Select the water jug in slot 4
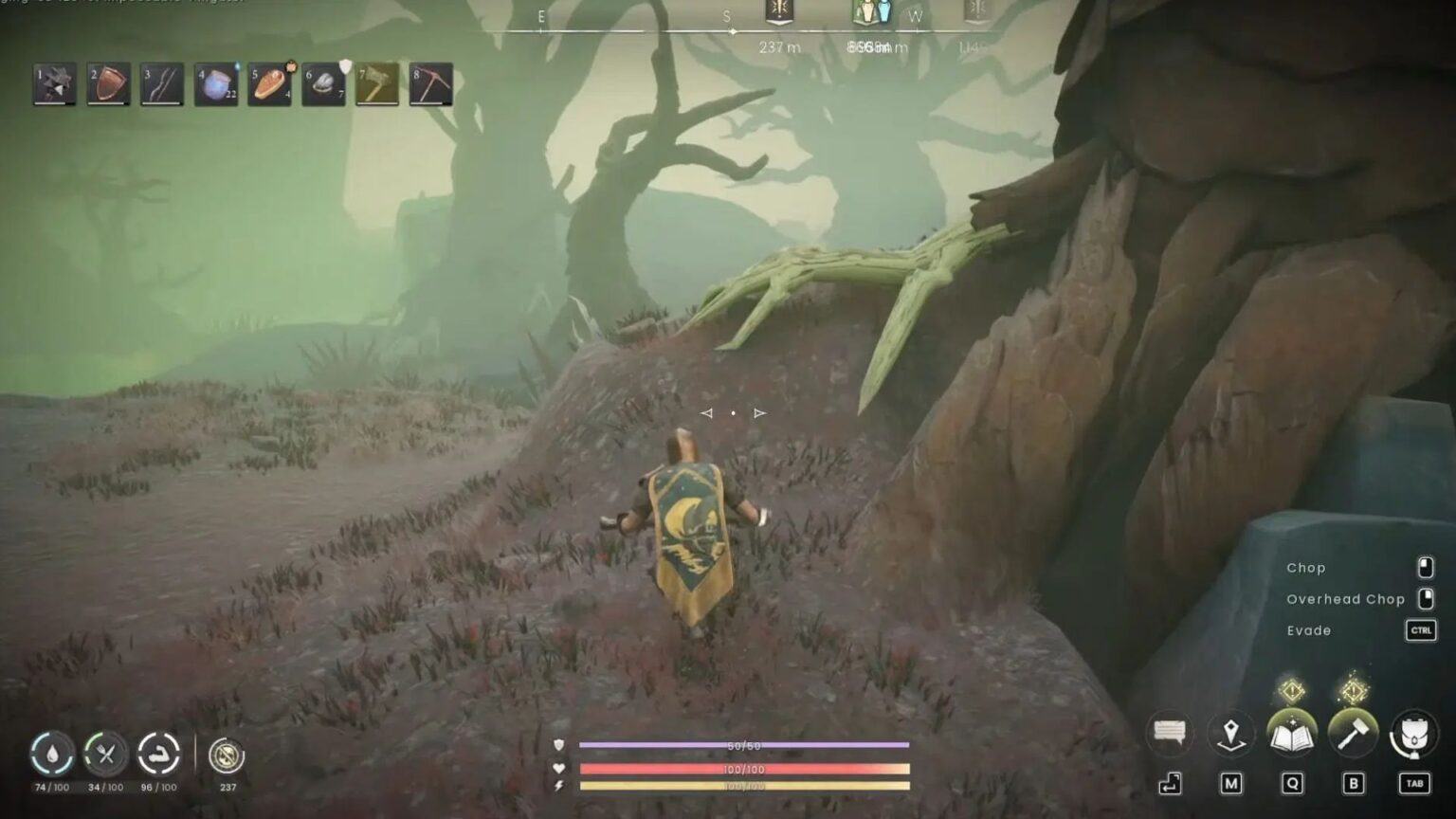The width and height of the screenshot is (1456, 819). pos(214,85)
